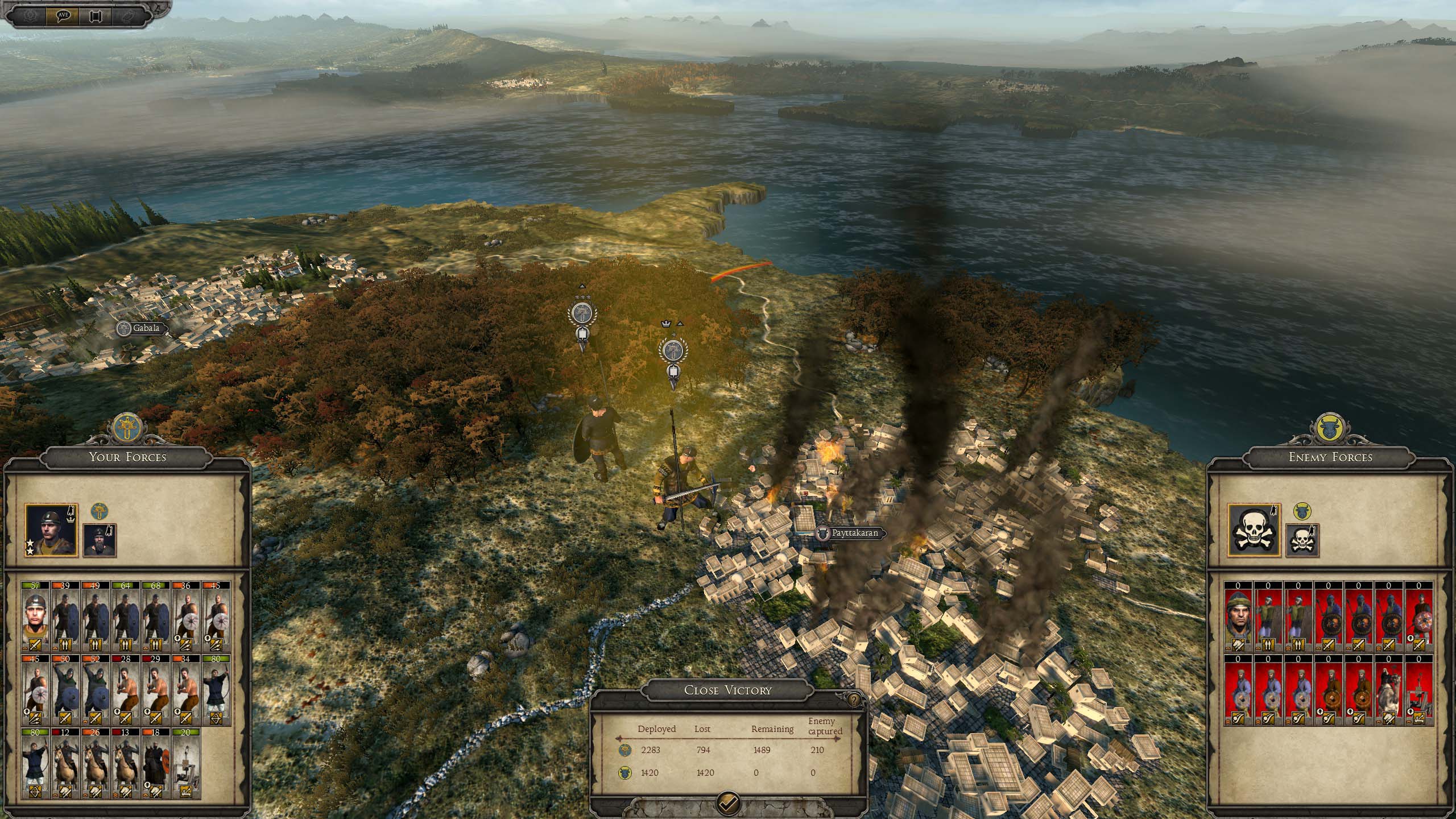Open the scroll icon in top toolbar
This screenshot has width=1456, height=819.
click(96, 15)
